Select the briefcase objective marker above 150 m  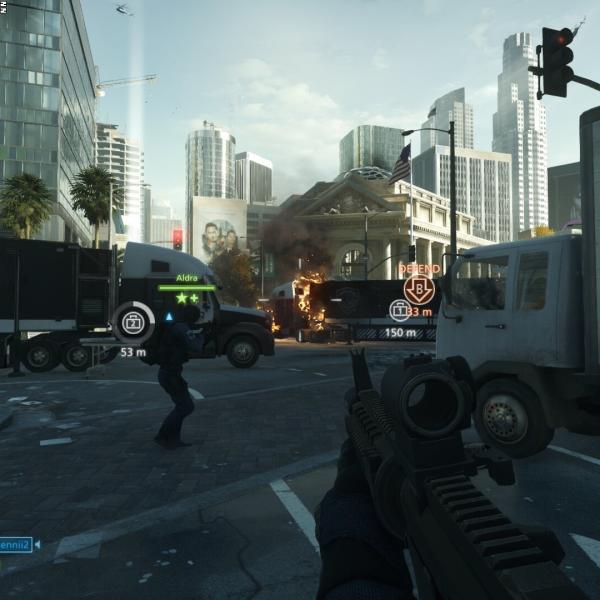click(399, 311)
